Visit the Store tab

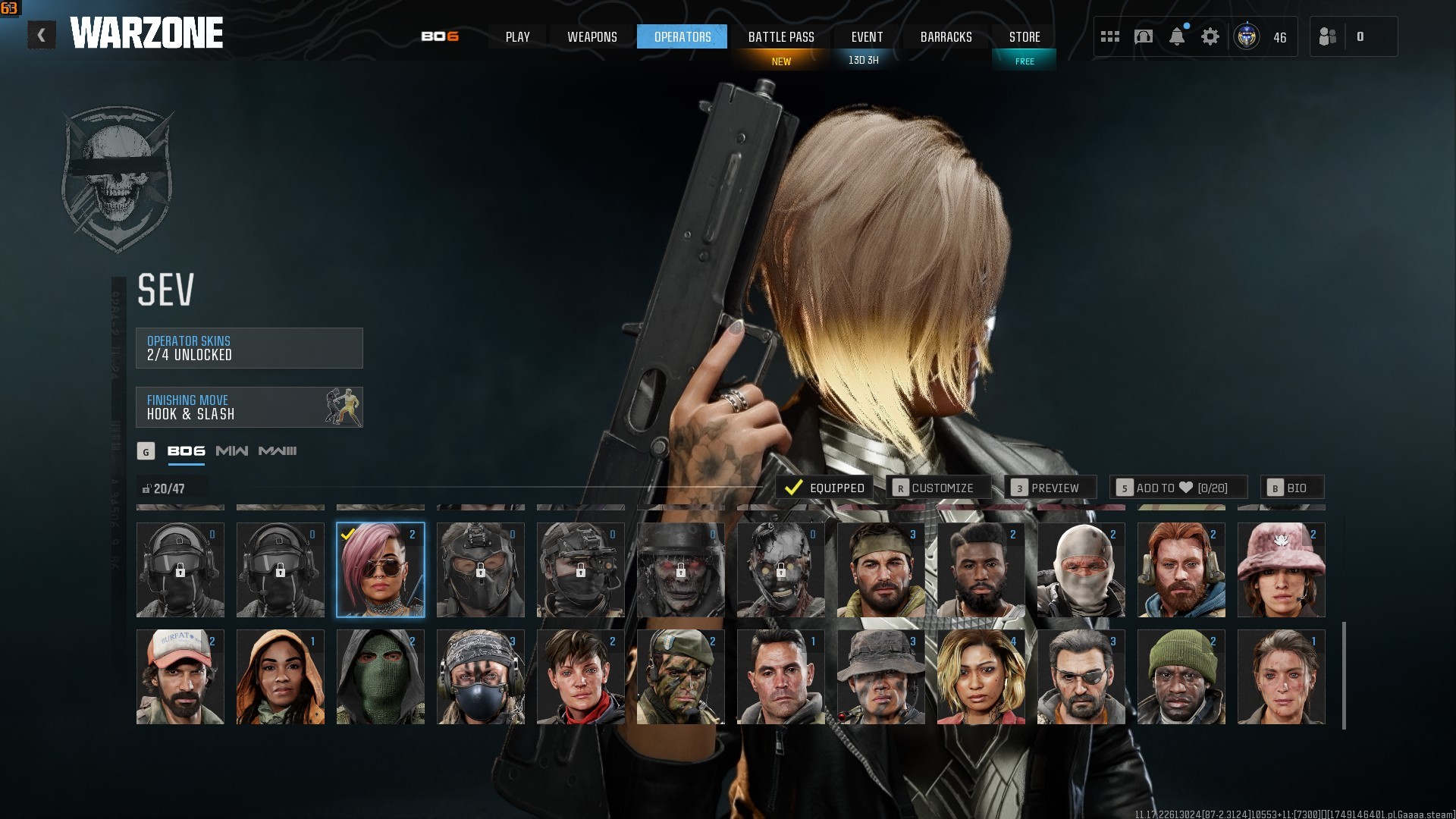[x=1024, y=36]
